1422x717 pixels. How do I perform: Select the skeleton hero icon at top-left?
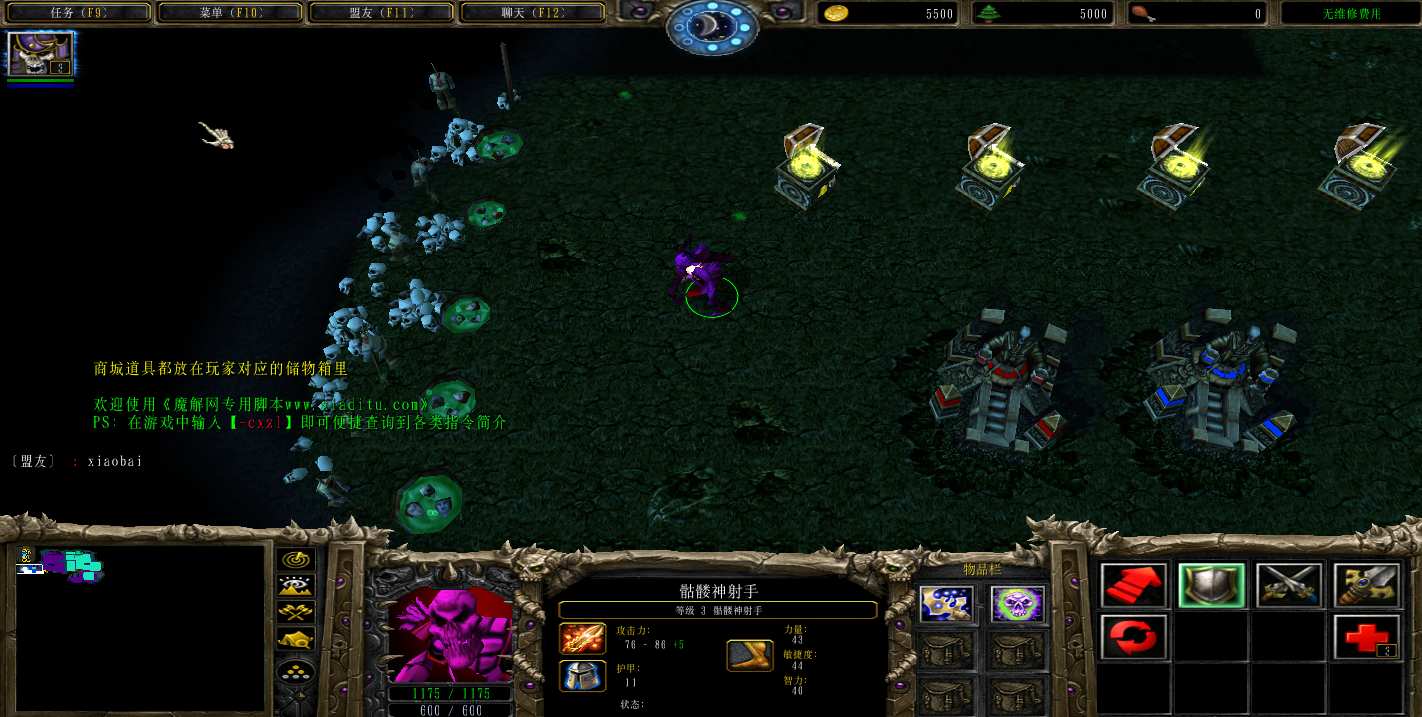click(x=41, y=54)
